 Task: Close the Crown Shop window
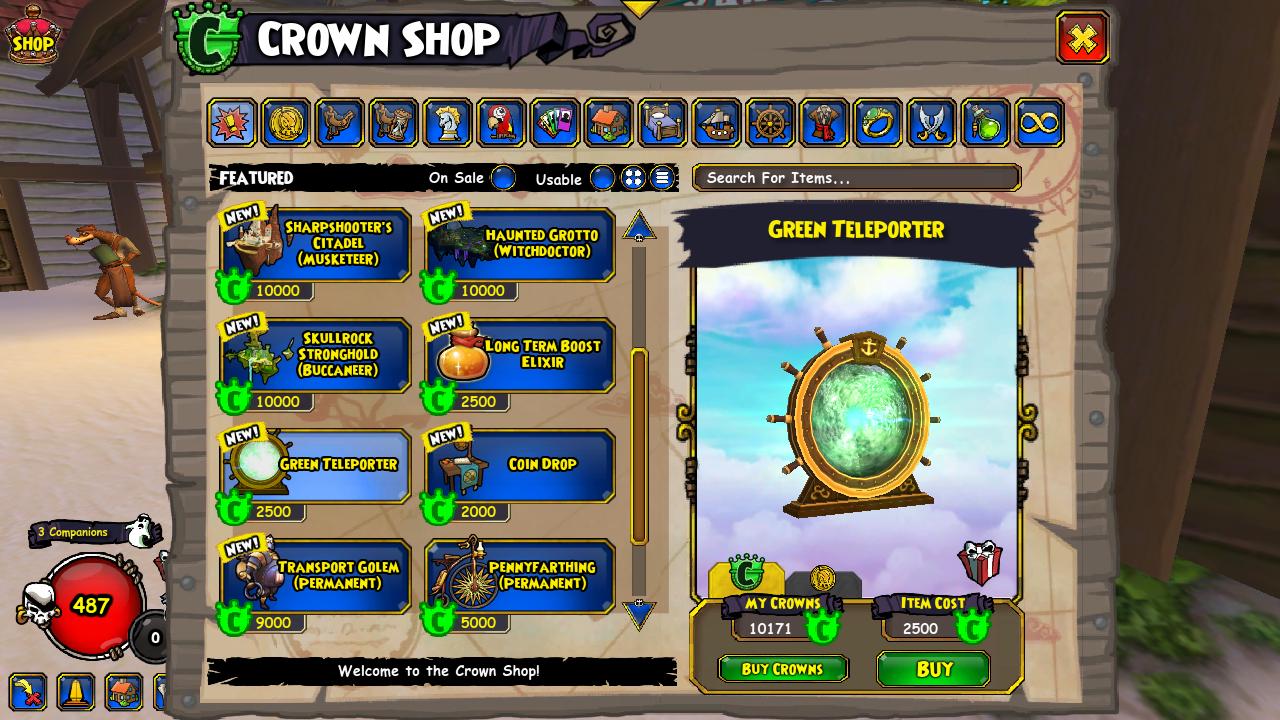pos(1082,39)
